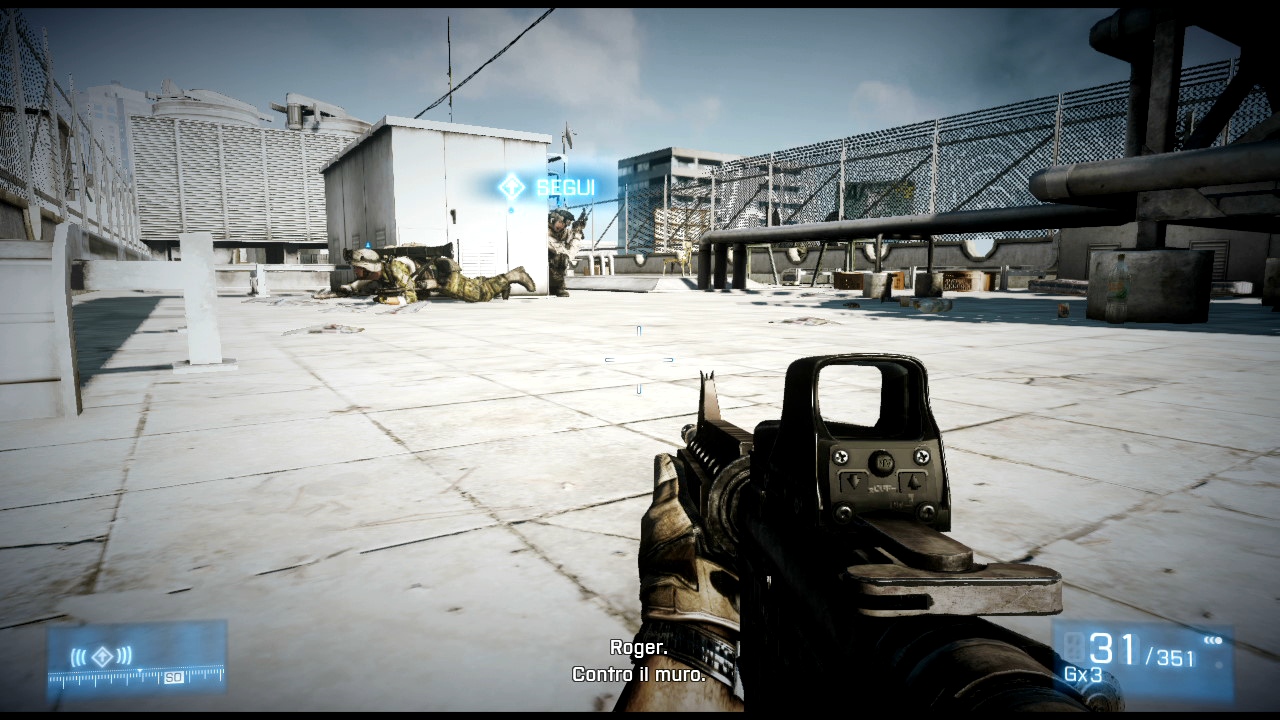The width and height of the screenshot is (1280, 720).
Task: Click the Gx3 grenade indicator
Action: [x=1082, y=675]
